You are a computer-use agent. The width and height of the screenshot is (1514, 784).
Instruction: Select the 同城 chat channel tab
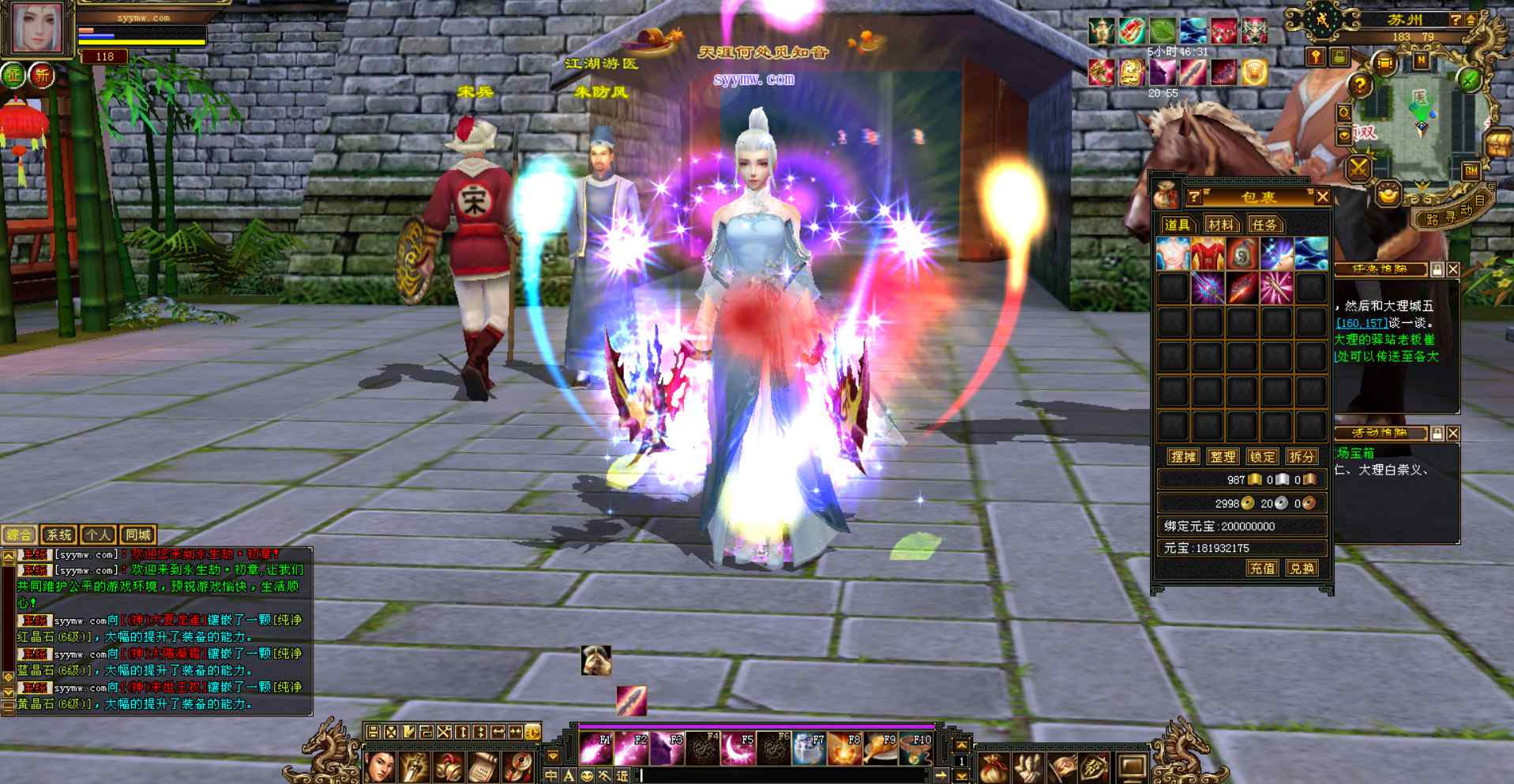point(138,535)
